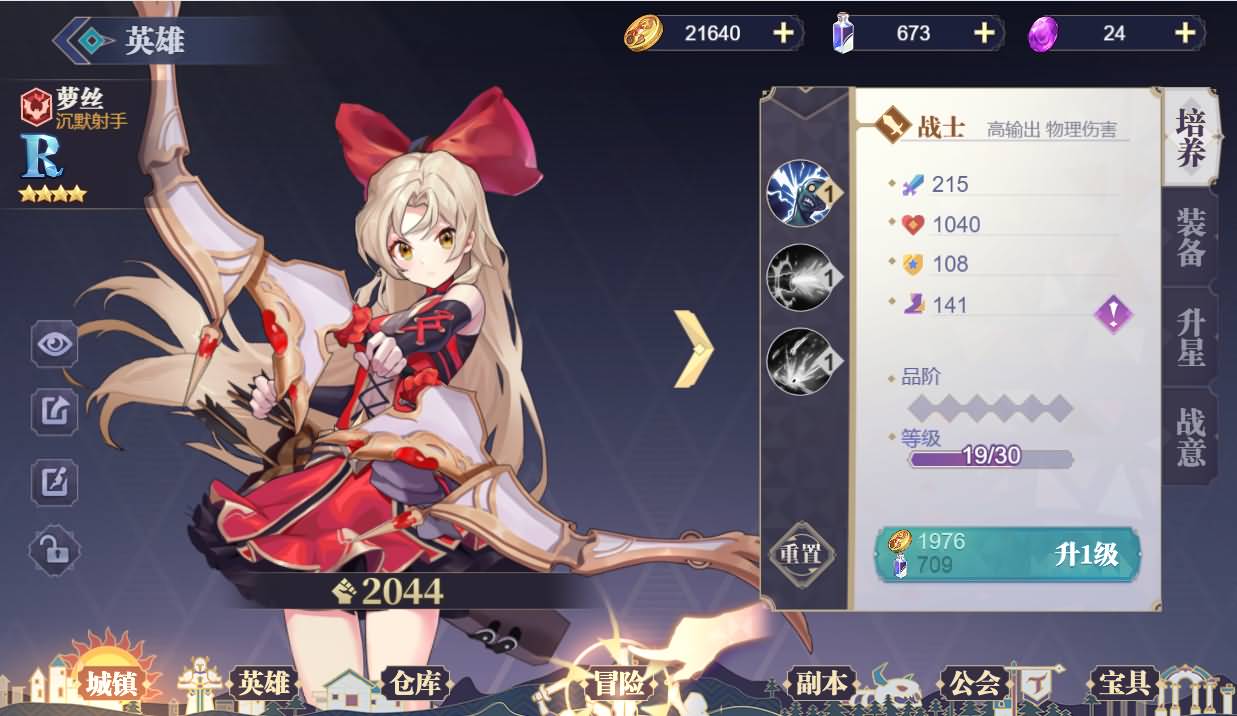
Task: Open the 装备 equipment tab
Action: point(1190,238)
